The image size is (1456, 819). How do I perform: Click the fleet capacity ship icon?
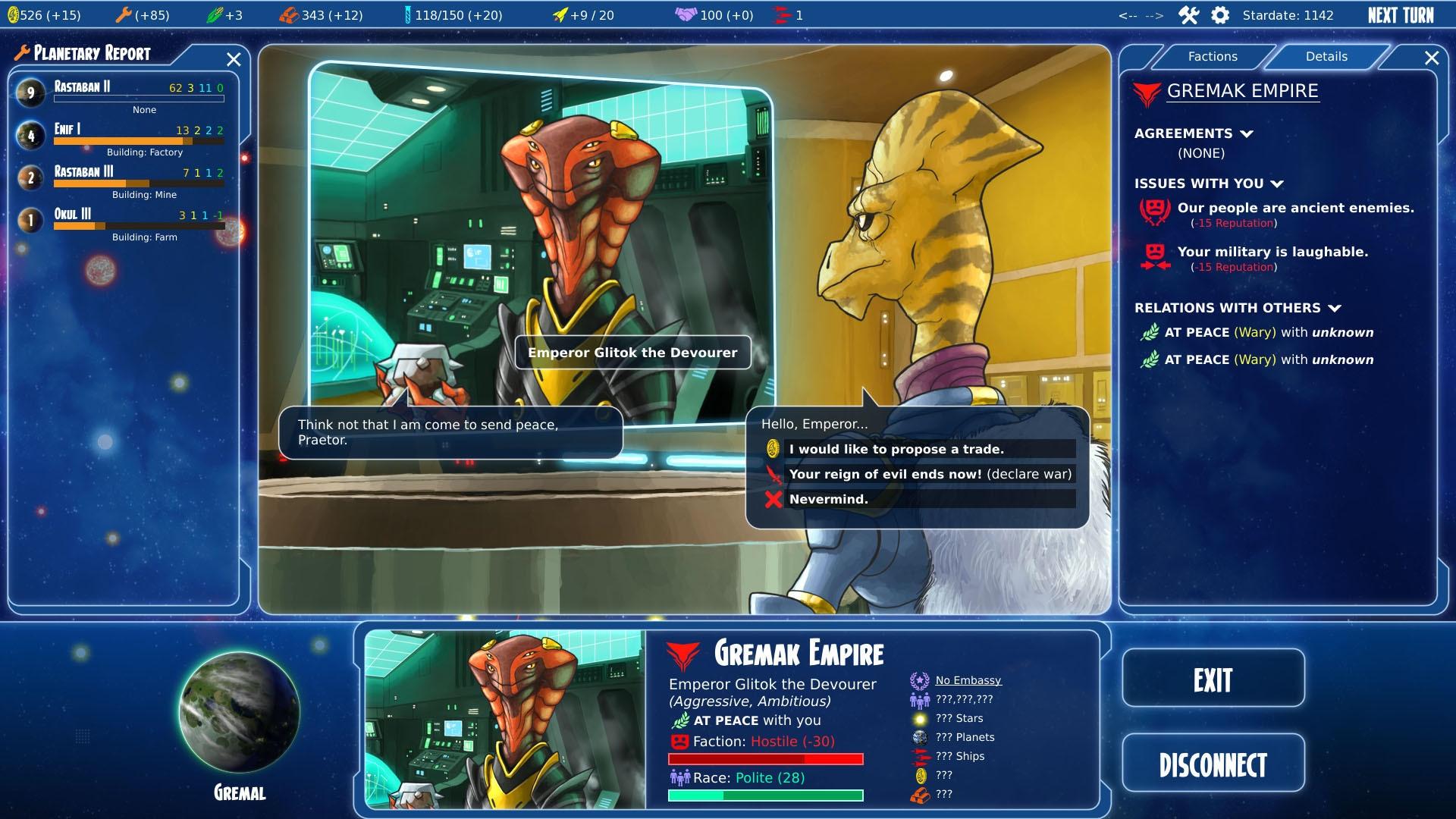click(559, 13)
